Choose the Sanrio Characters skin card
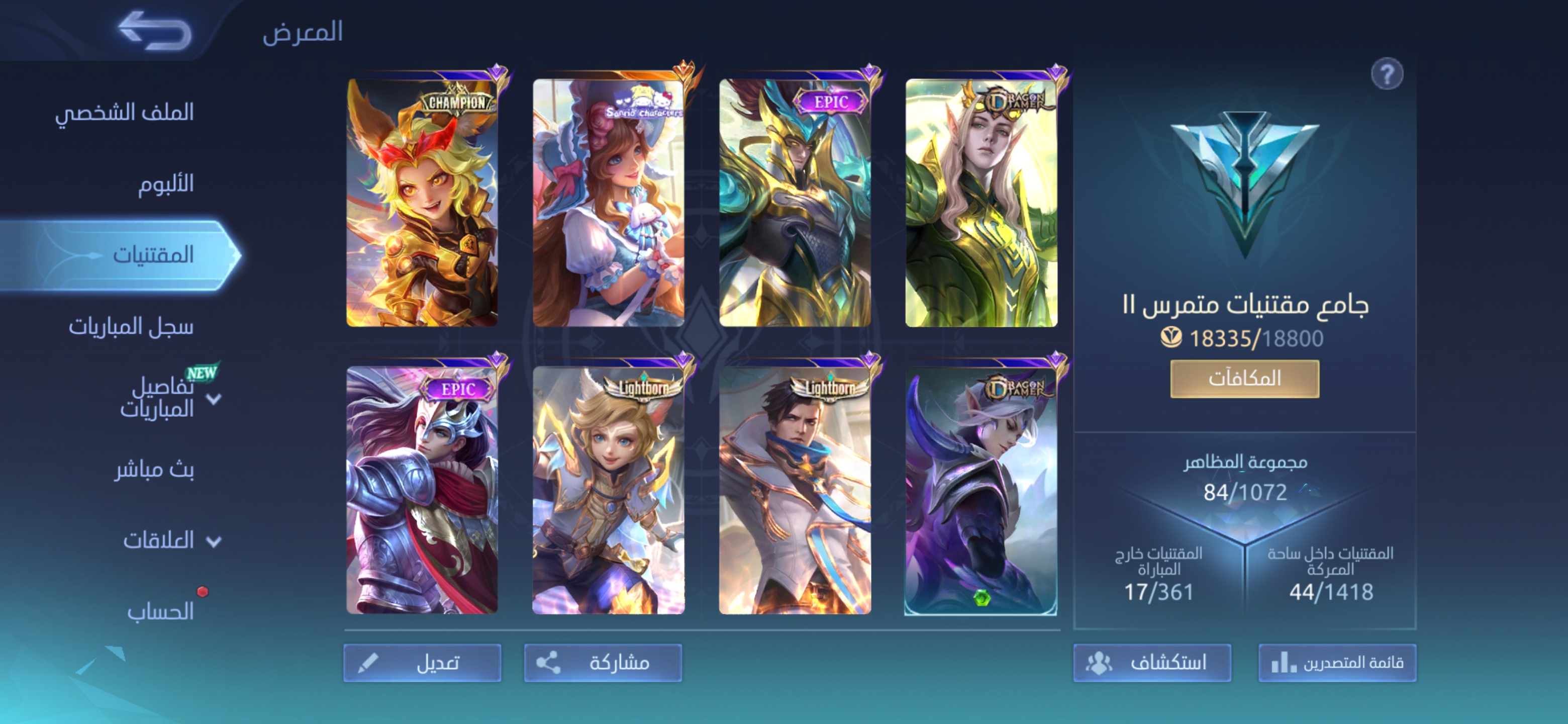The height and width of the screenshot is (724, 1568). [609, 203]
